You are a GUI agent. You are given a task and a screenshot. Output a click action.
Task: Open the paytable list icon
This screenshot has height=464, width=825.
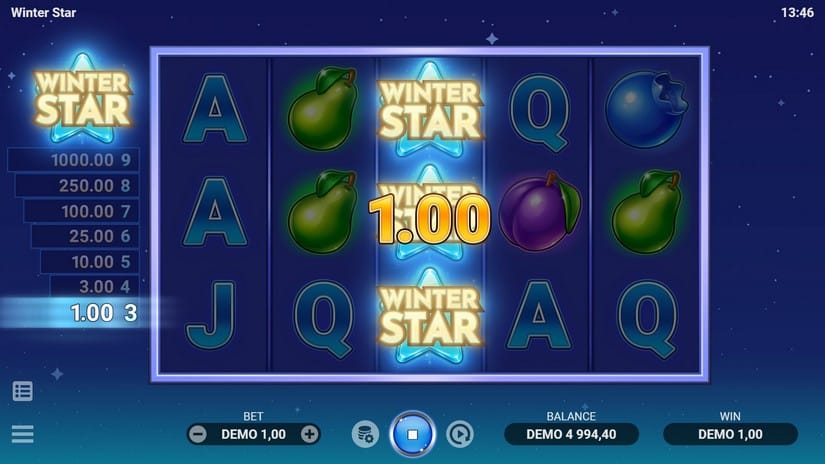pos(22,391)
